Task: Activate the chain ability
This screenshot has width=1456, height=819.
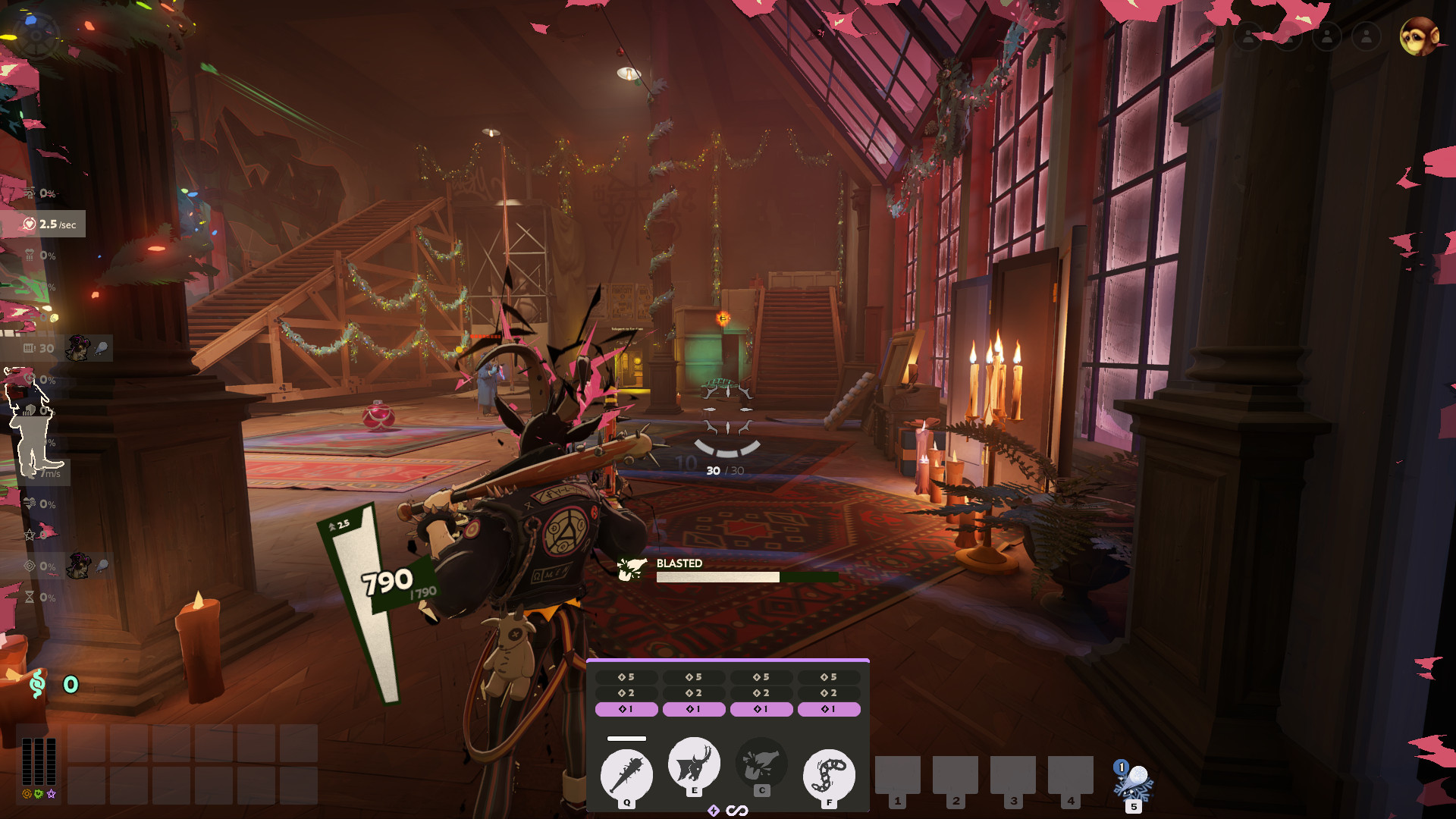Action: coord(829,775)
